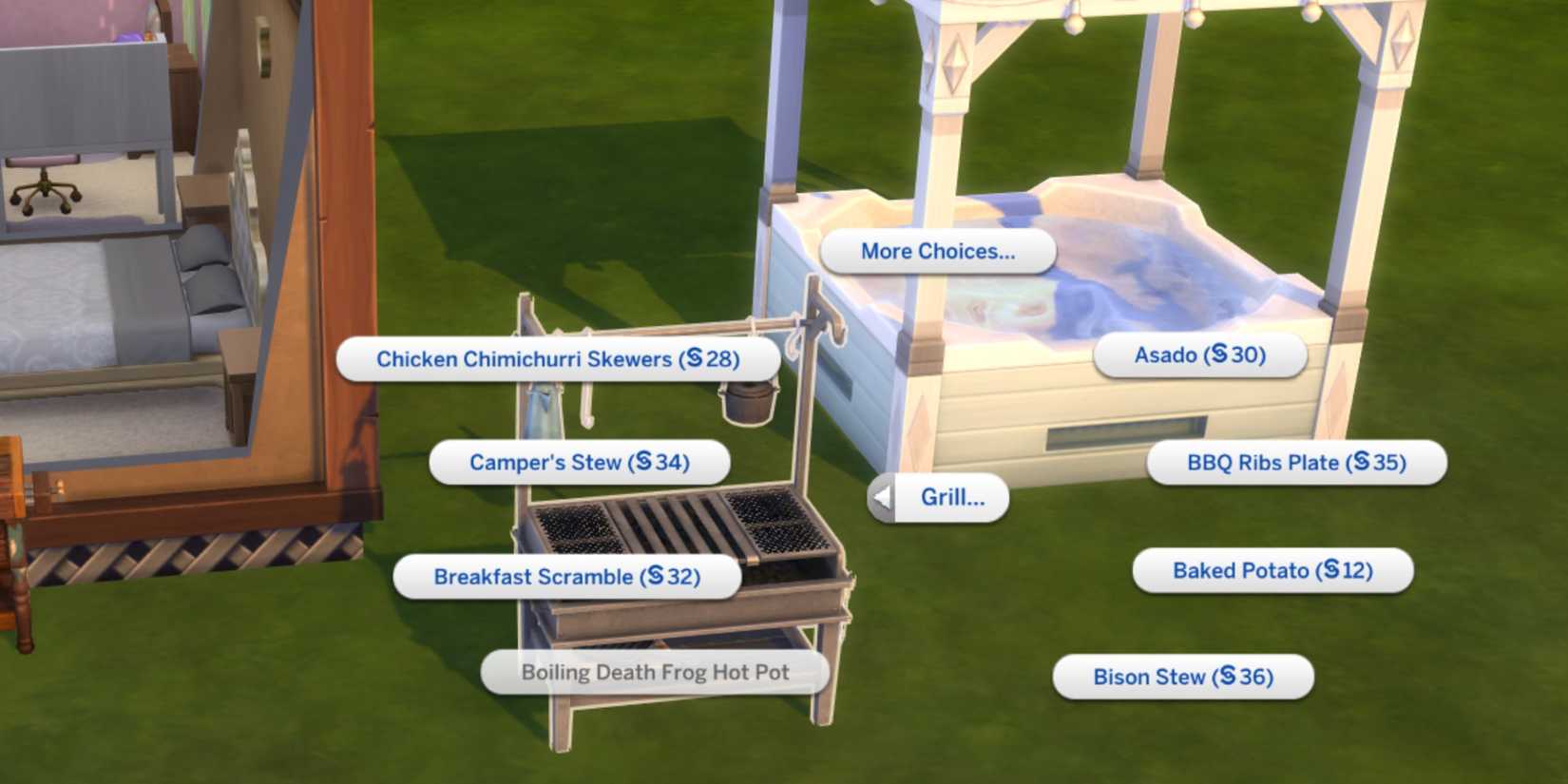This screenshot has height=784, width=1568.
Task: Click the grayed-out Boiling Death Frog Hot Pot
Action: pos(655,672)
